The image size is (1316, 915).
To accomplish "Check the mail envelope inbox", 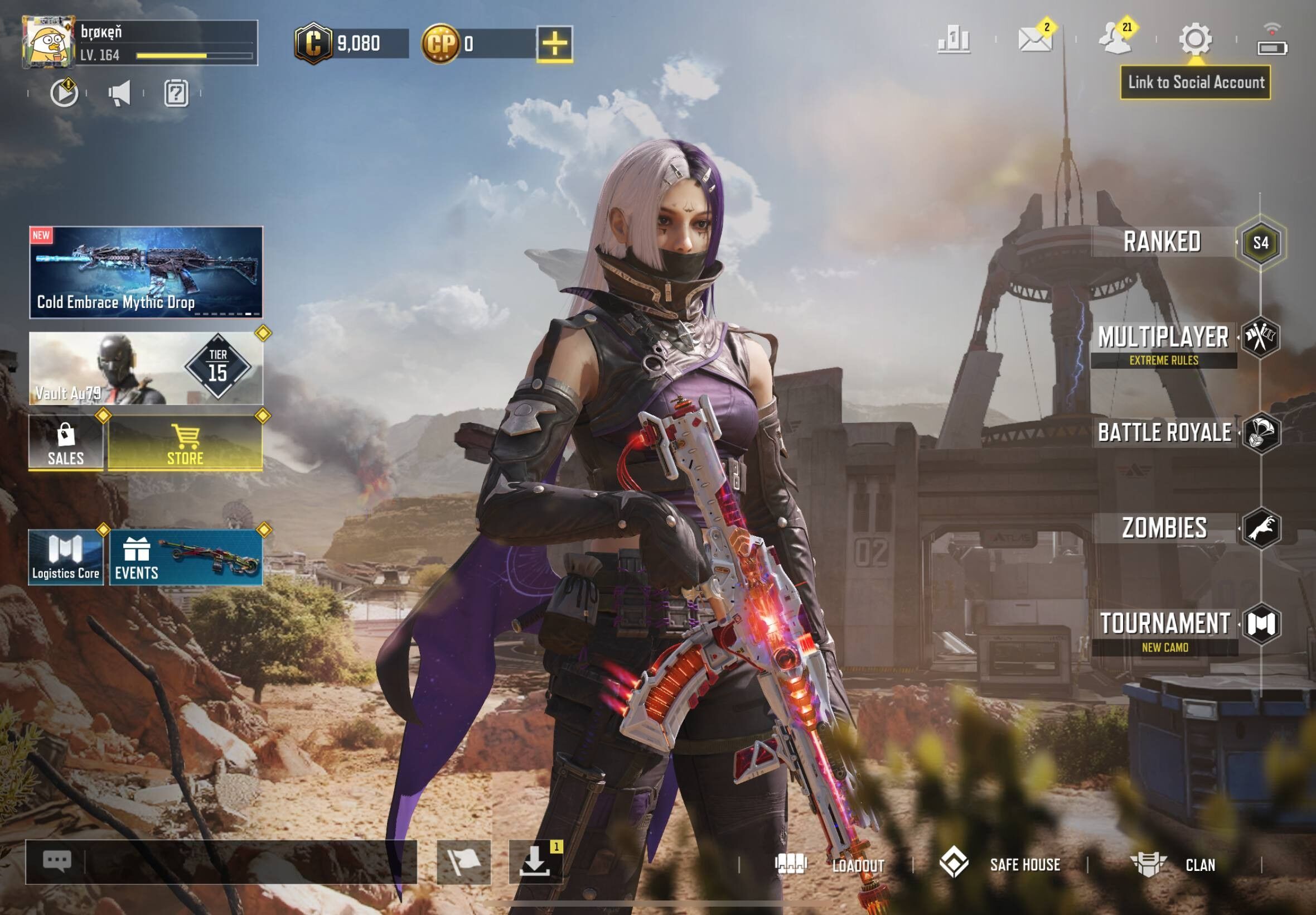I will [x=1034, y=40].
